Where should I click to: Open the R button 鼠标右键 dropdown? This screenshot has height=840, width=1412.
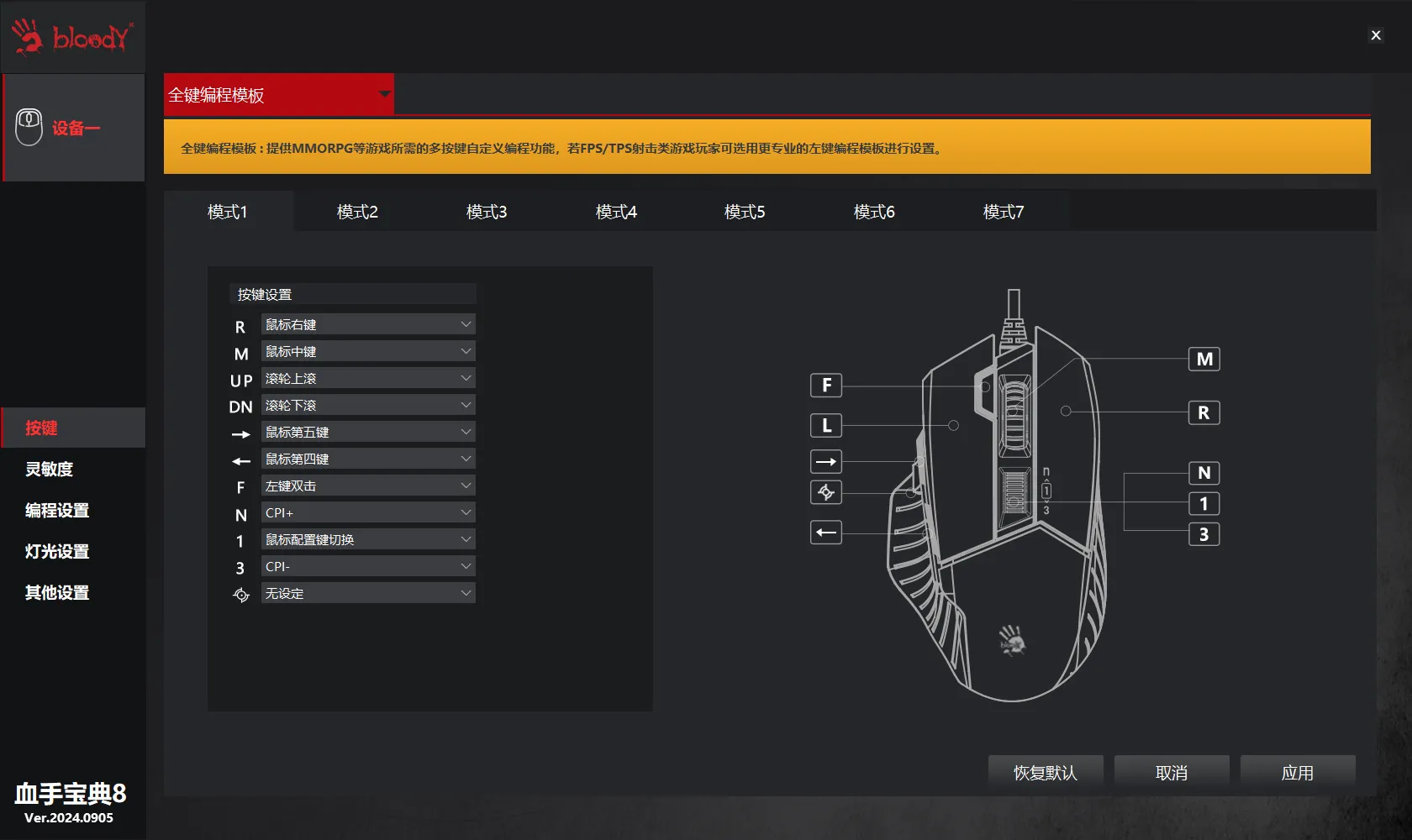368,324
